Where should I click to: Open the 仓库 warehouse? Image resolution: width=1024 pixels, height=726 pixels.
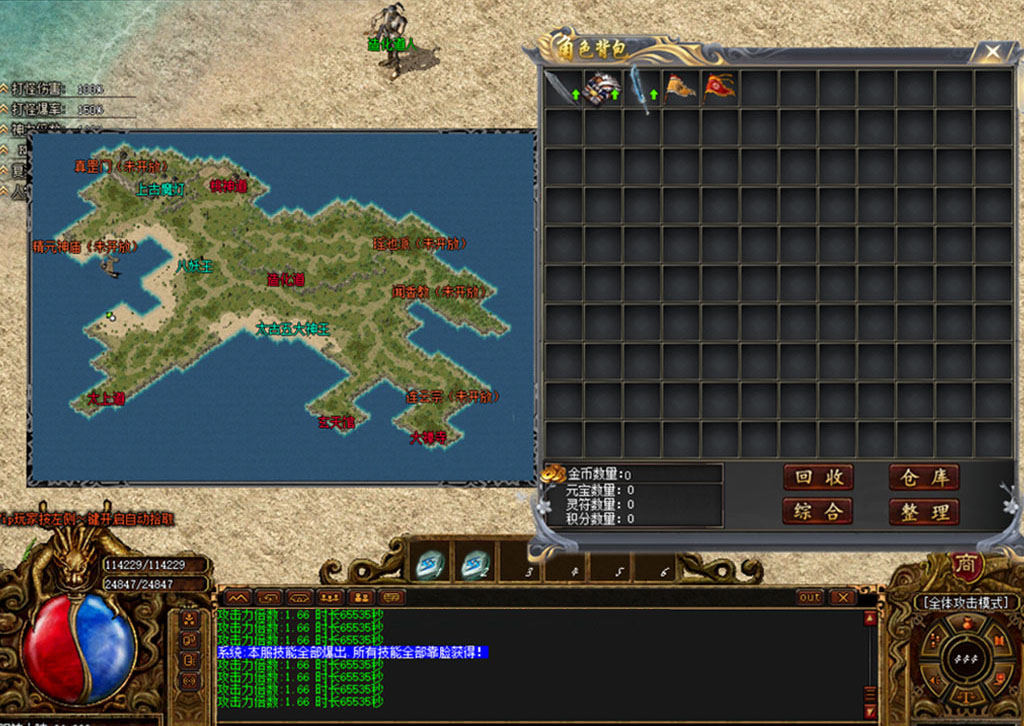click(924, 478)
